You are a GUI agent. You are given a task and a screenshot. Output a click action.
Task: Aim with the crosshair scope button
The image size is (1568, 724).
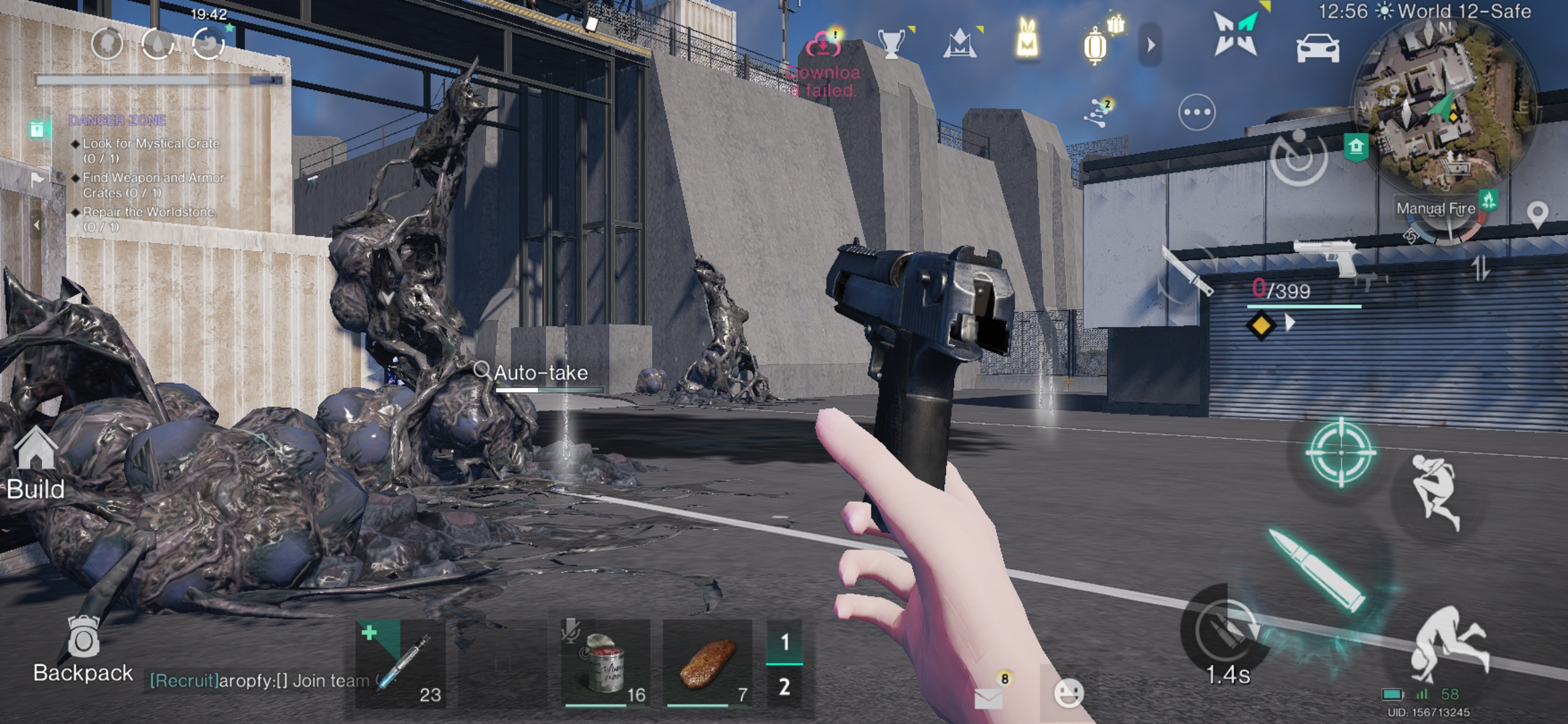(x=1341, y=452)
